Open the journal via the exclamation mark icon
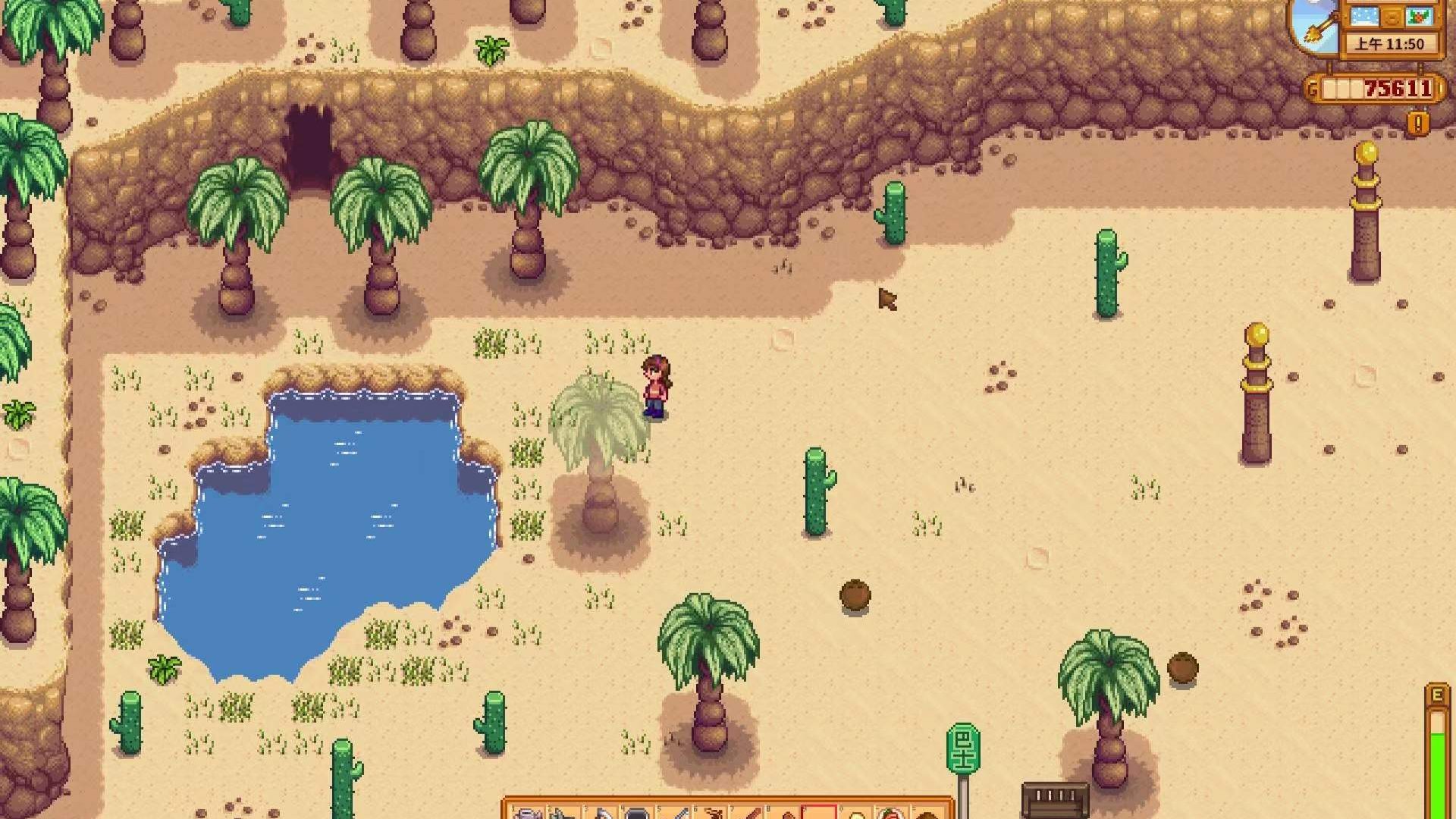This screenshot has height=819, width=1456. (x=1417, y=123)
